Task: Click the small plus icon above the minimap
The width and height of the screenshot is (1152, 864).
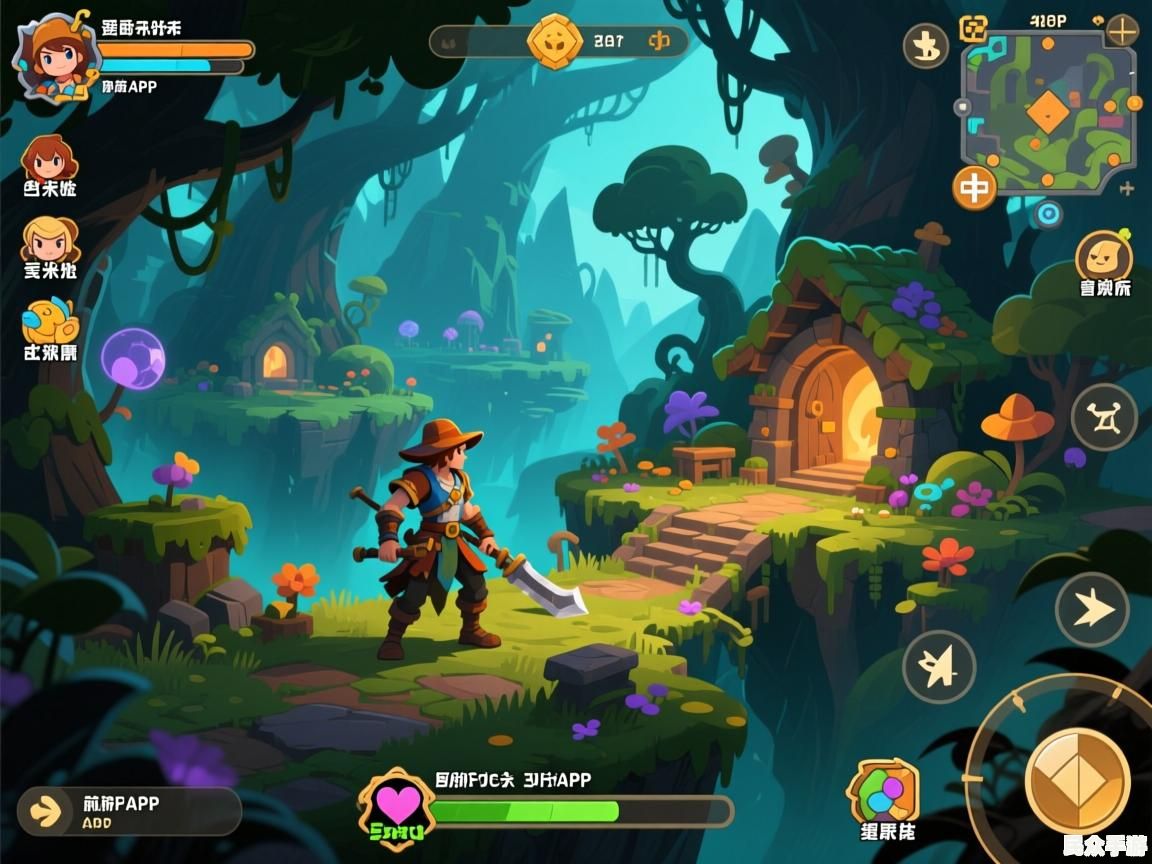Action: 1122,30
